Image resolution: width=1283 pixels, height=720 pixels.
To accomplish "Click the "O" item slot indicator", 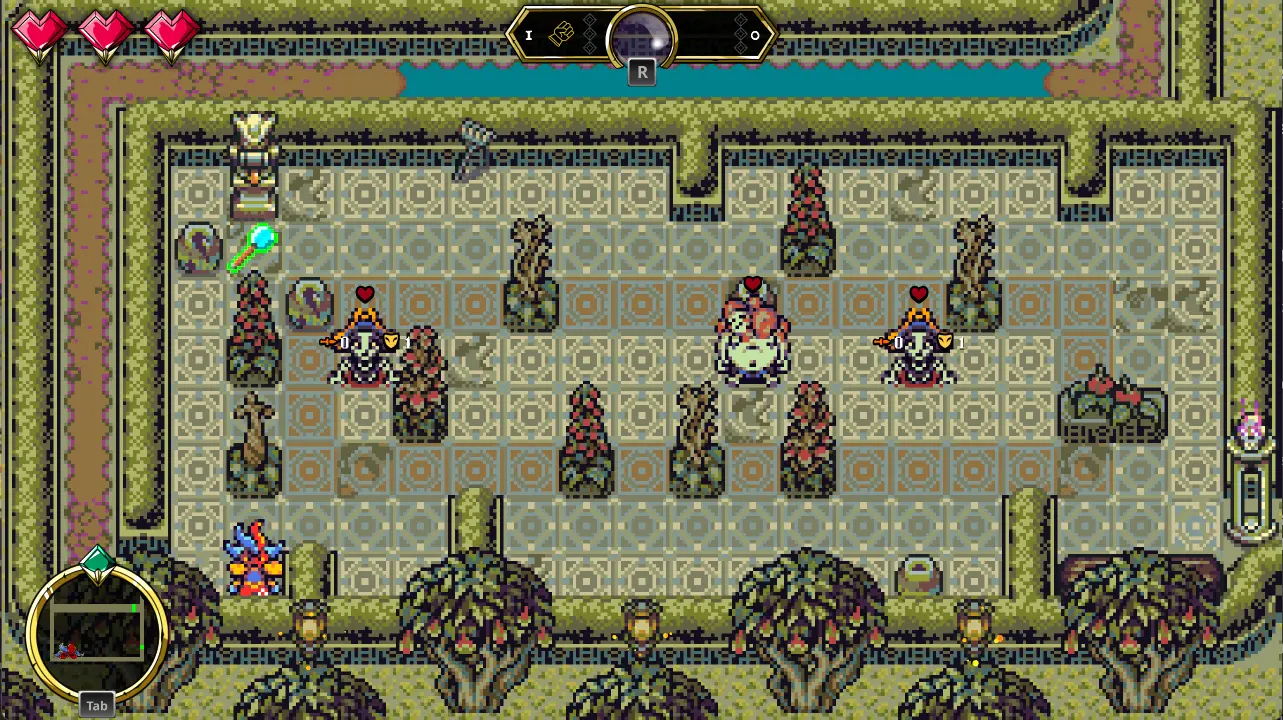I will click(x=755, y=35).
